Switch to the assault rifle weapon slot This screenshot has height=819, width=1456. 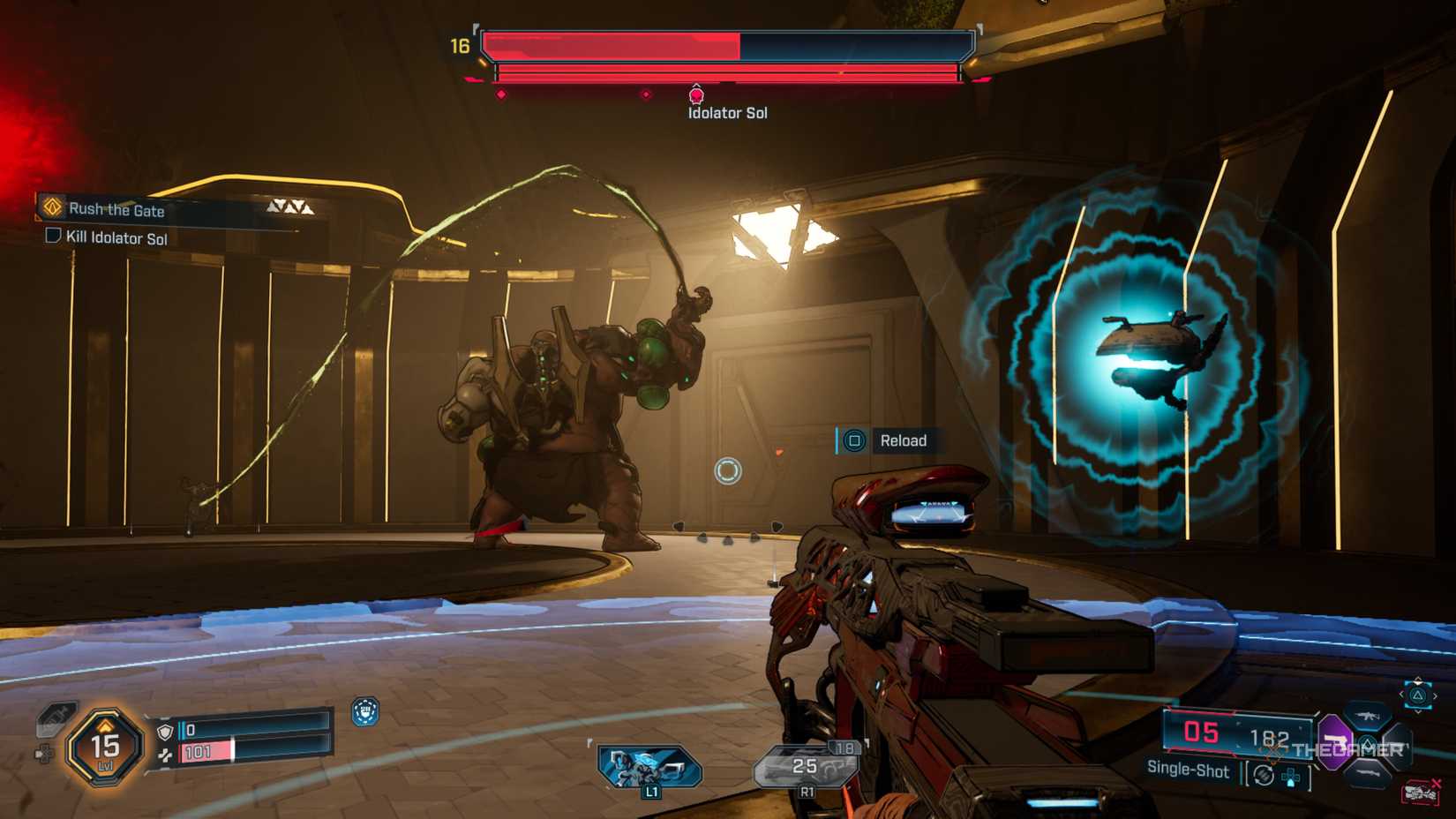click(x=1368, y=715)
